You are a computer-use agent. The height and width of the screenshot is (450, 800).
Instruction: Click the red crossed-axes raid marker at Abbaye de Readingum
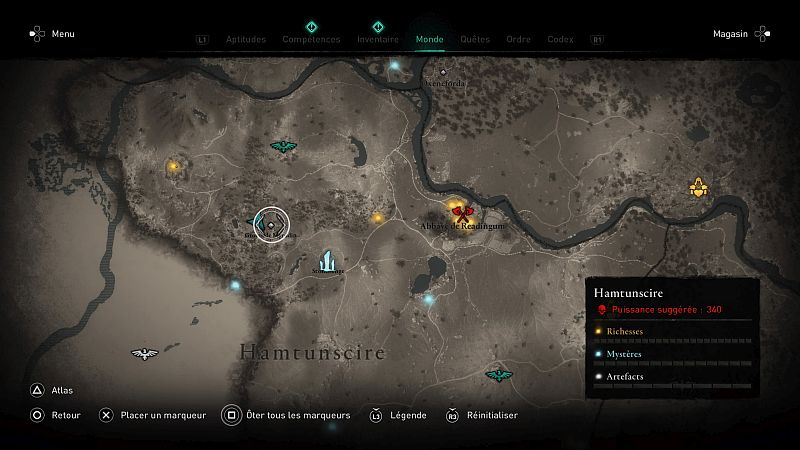461,211
